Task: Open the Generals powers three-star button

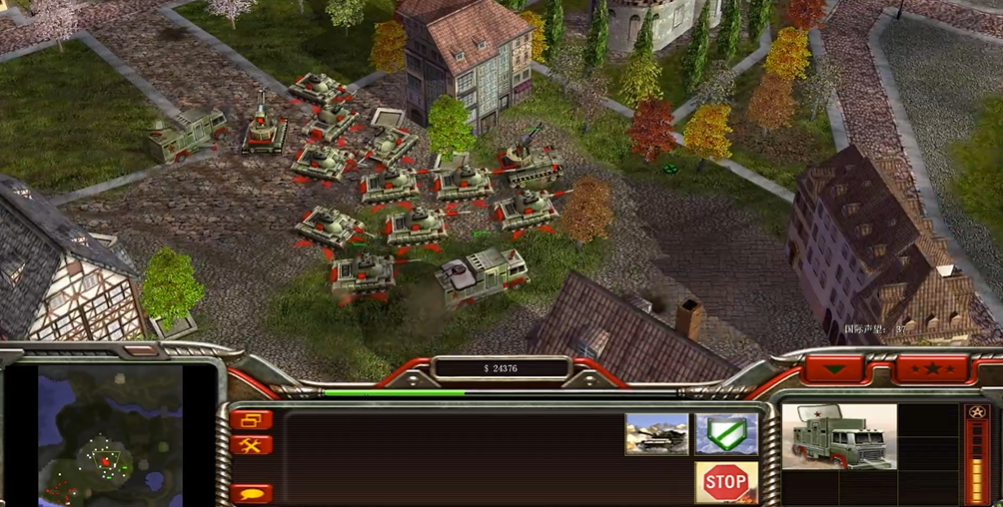Action: [931, 368]
